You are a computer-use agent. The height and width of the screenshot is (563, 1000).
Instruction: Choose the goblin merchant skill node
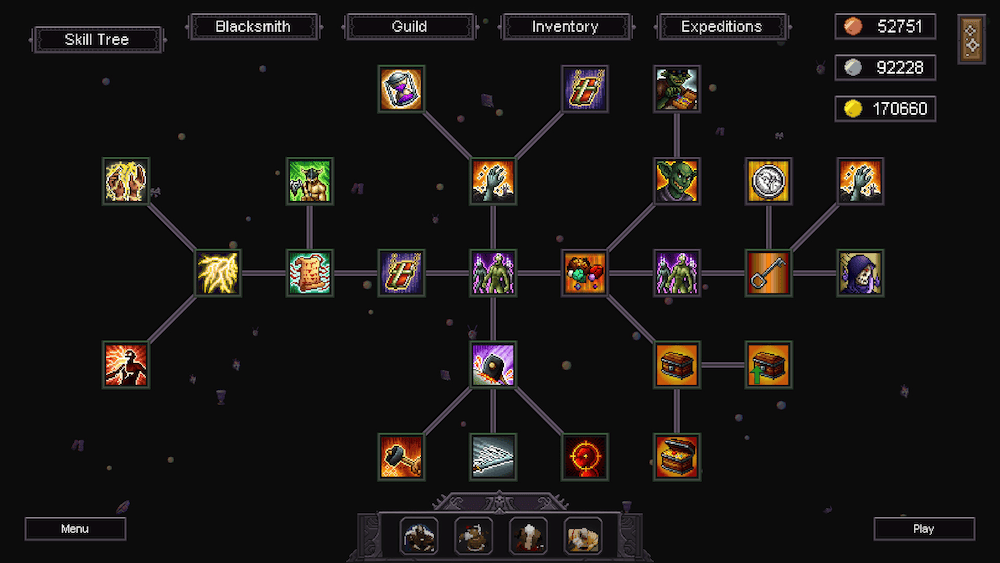[x=677, y=89]
